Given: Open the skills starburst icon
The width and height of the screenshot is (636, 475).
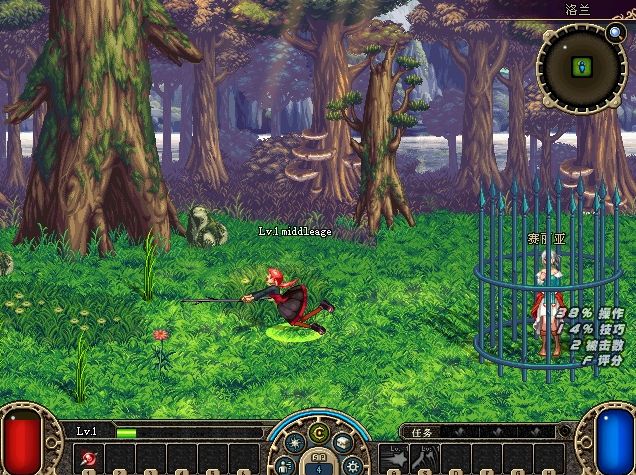Looking at the screenshot, I should [x=296, y=444].
